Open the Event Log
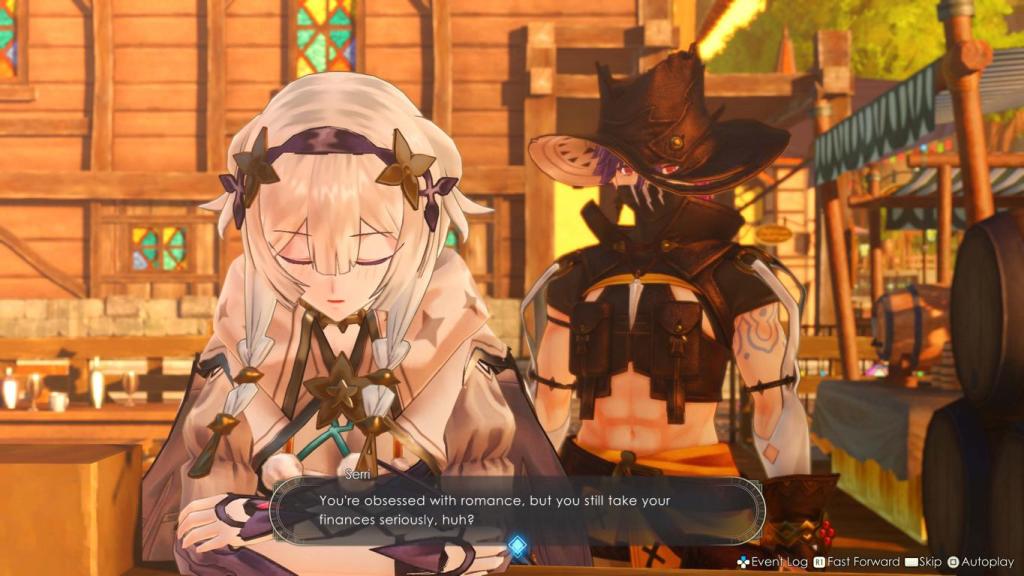The image size is (1024, 576). coord(772,563)
